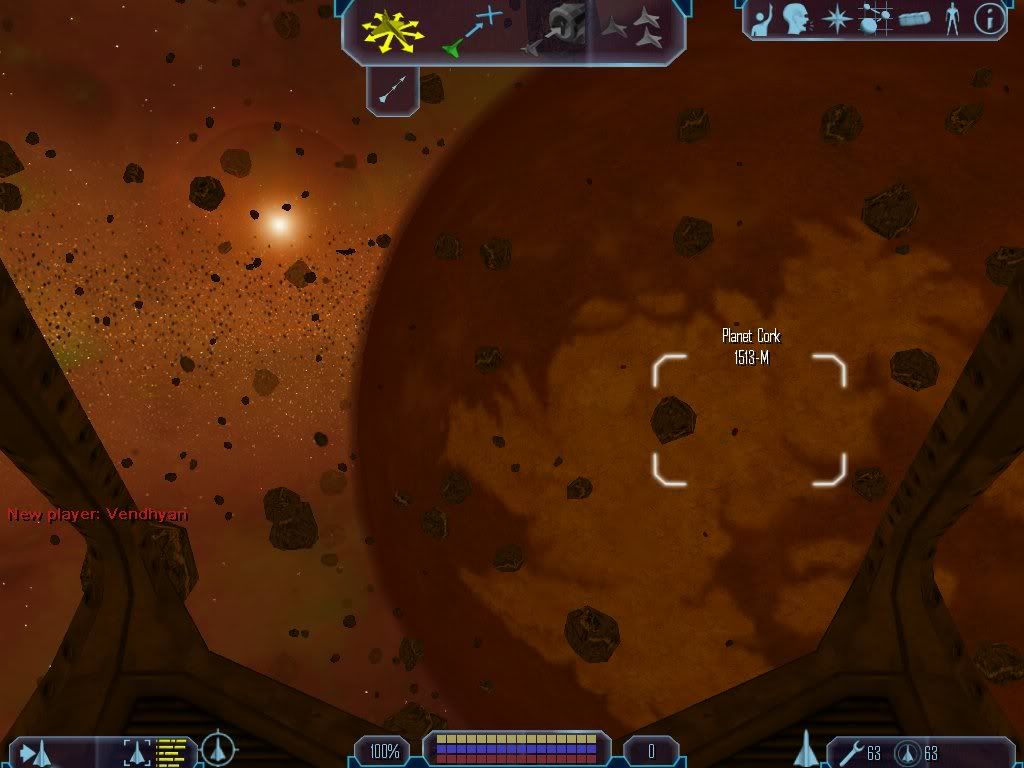Click the ship-and-arrow icon at bottom-left
Image resolution: width=1024 pixels, height=768 pixels.
click(37, 752)
